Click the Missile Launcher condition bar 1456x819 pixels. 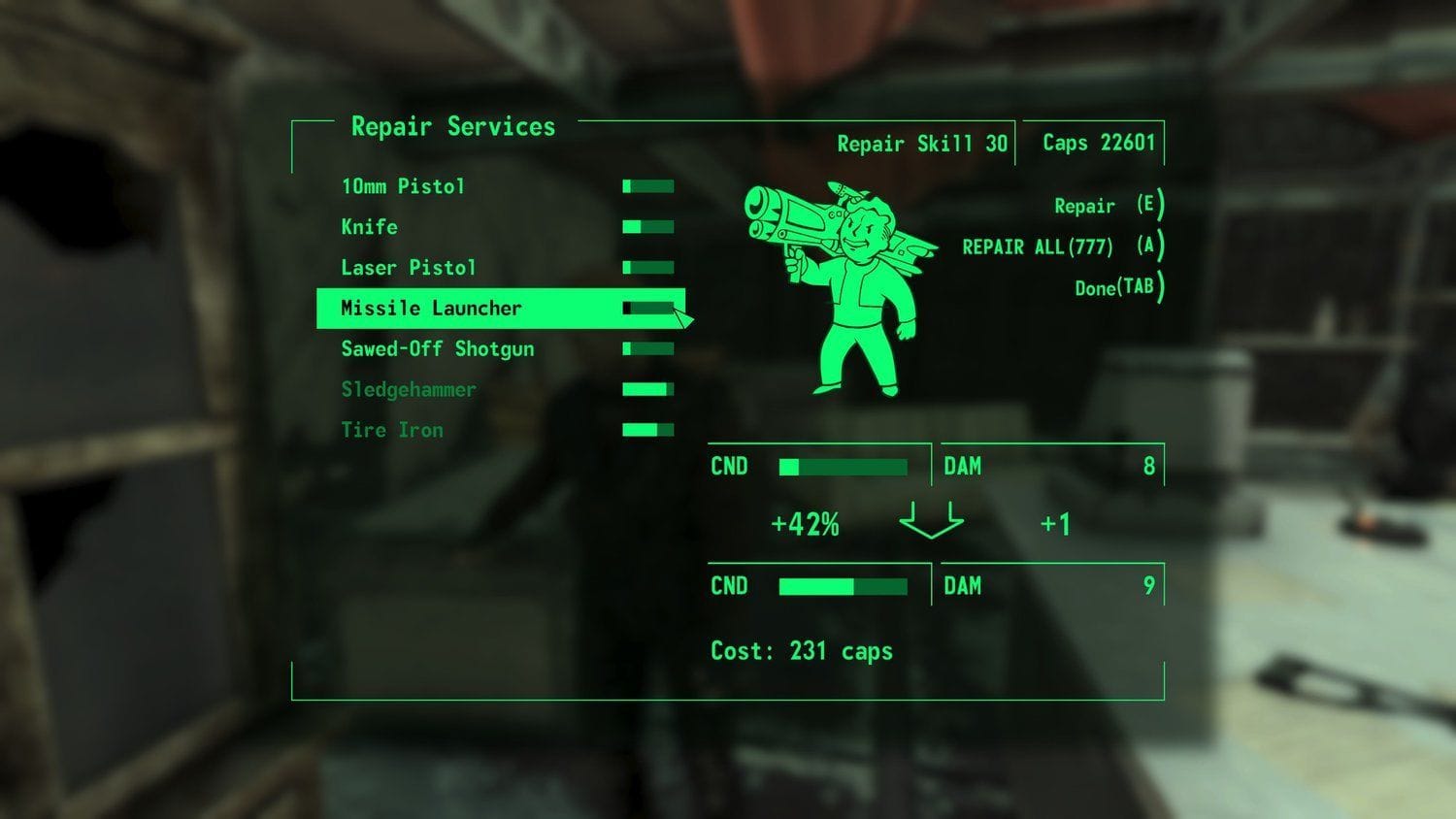(x=647, y=308)
